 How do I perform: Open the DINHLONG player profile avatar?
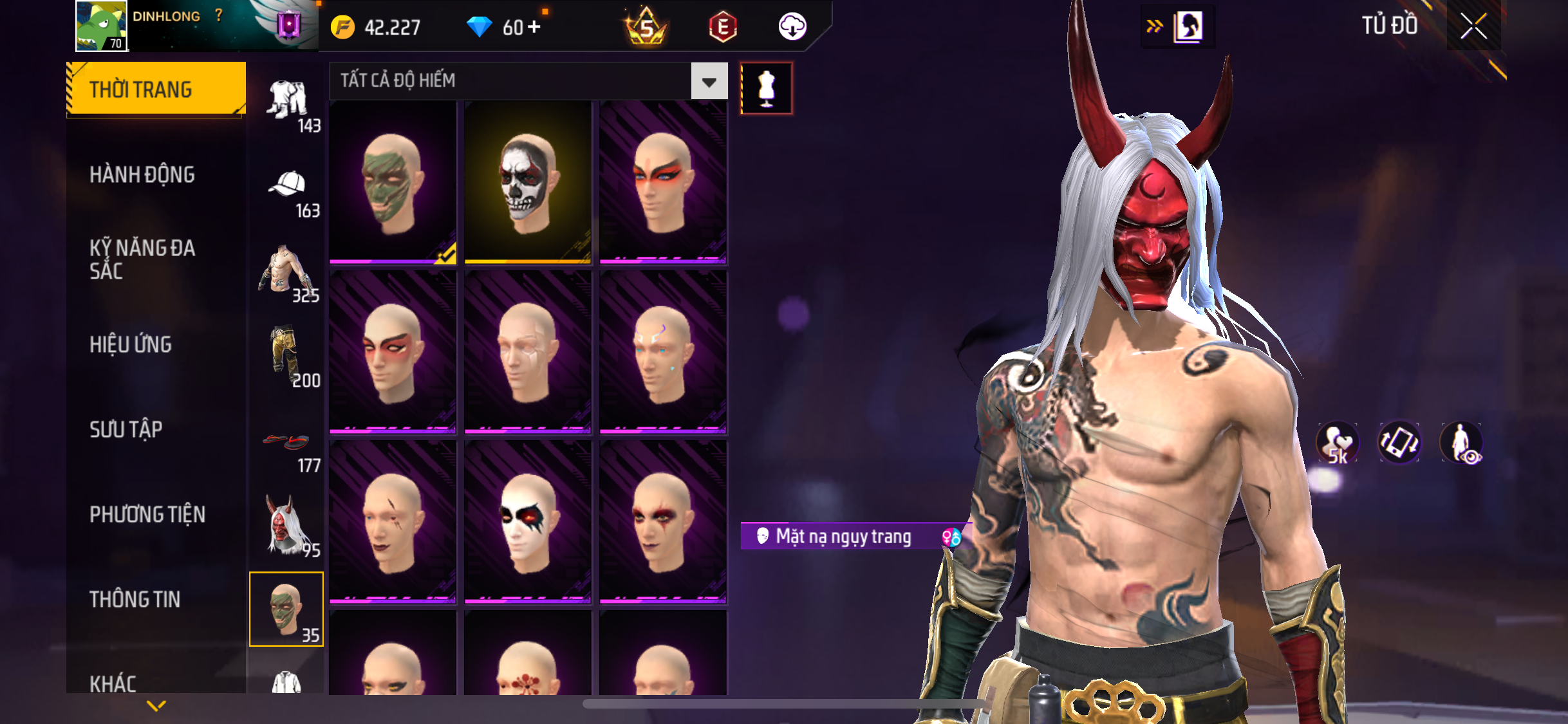[101, 26]
